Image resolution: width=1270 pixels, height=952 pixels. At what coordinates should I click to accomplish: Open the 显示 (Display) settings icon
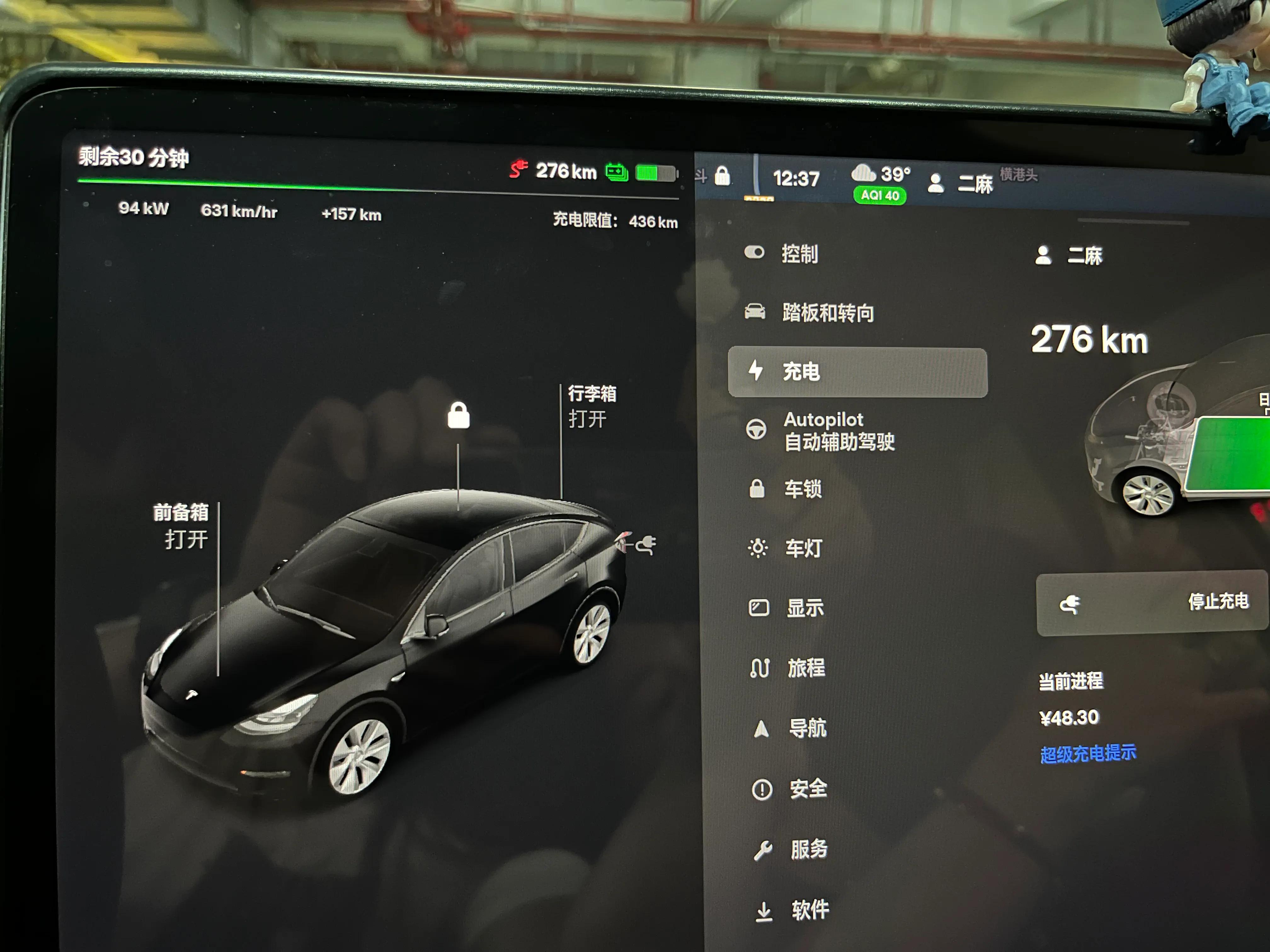click(759, 608)
